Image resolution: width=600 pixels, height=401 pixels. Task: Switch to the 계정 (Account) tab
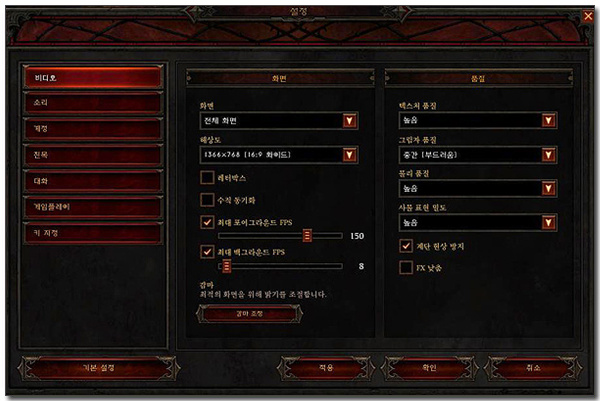(x=93, y=129)
